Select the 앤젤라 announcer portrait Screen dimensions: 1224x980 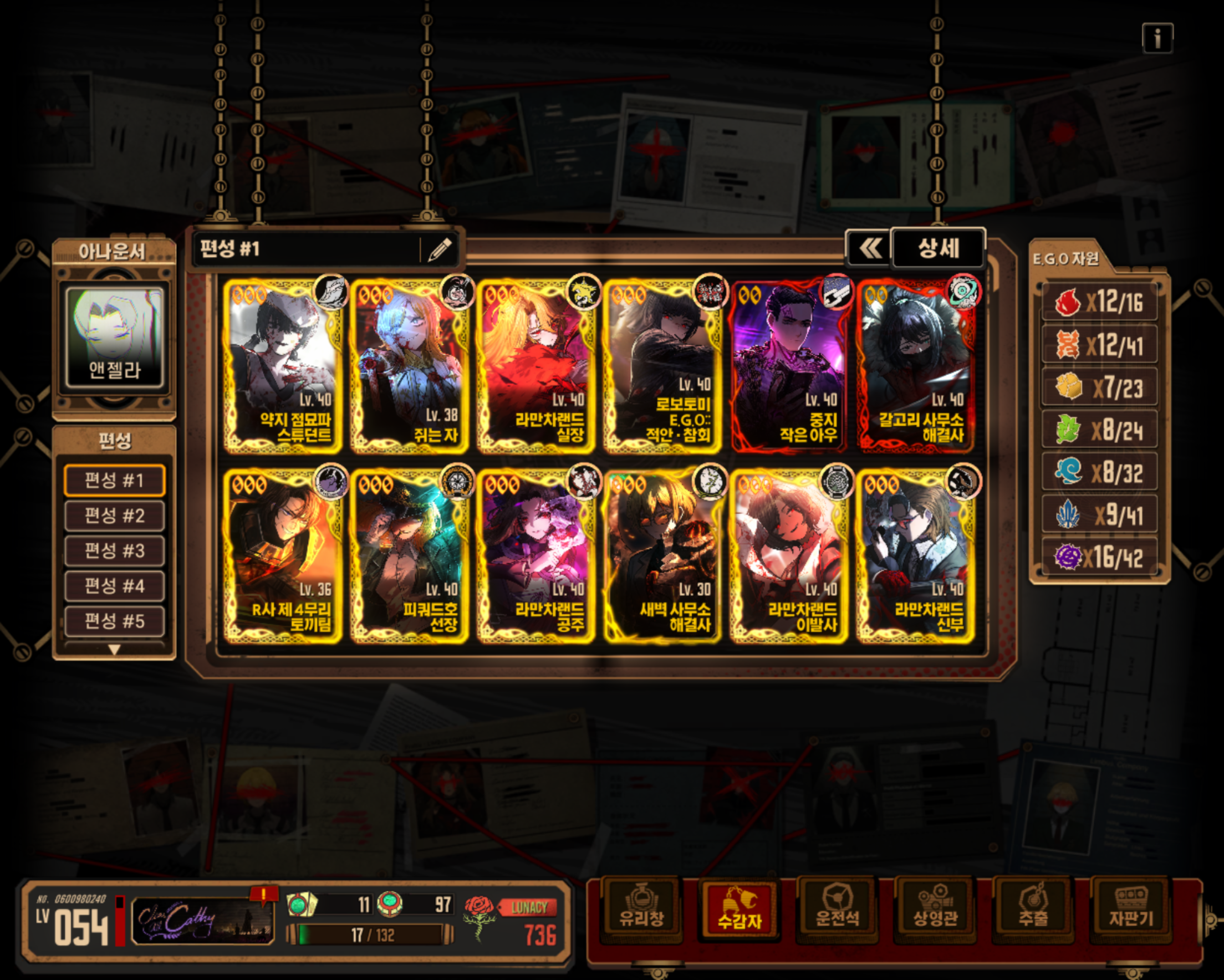click(115, 337)
